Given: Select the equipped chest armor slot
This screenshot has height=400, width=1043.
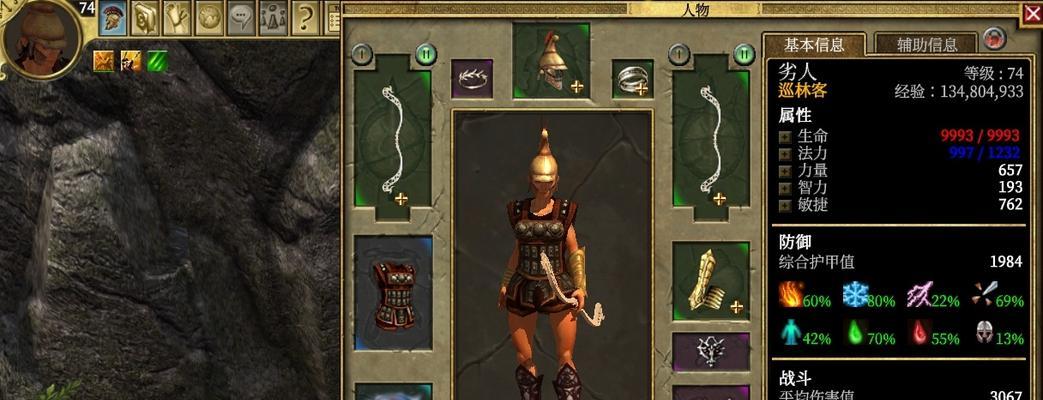Looking at the screenshot, I should point(393,292).
